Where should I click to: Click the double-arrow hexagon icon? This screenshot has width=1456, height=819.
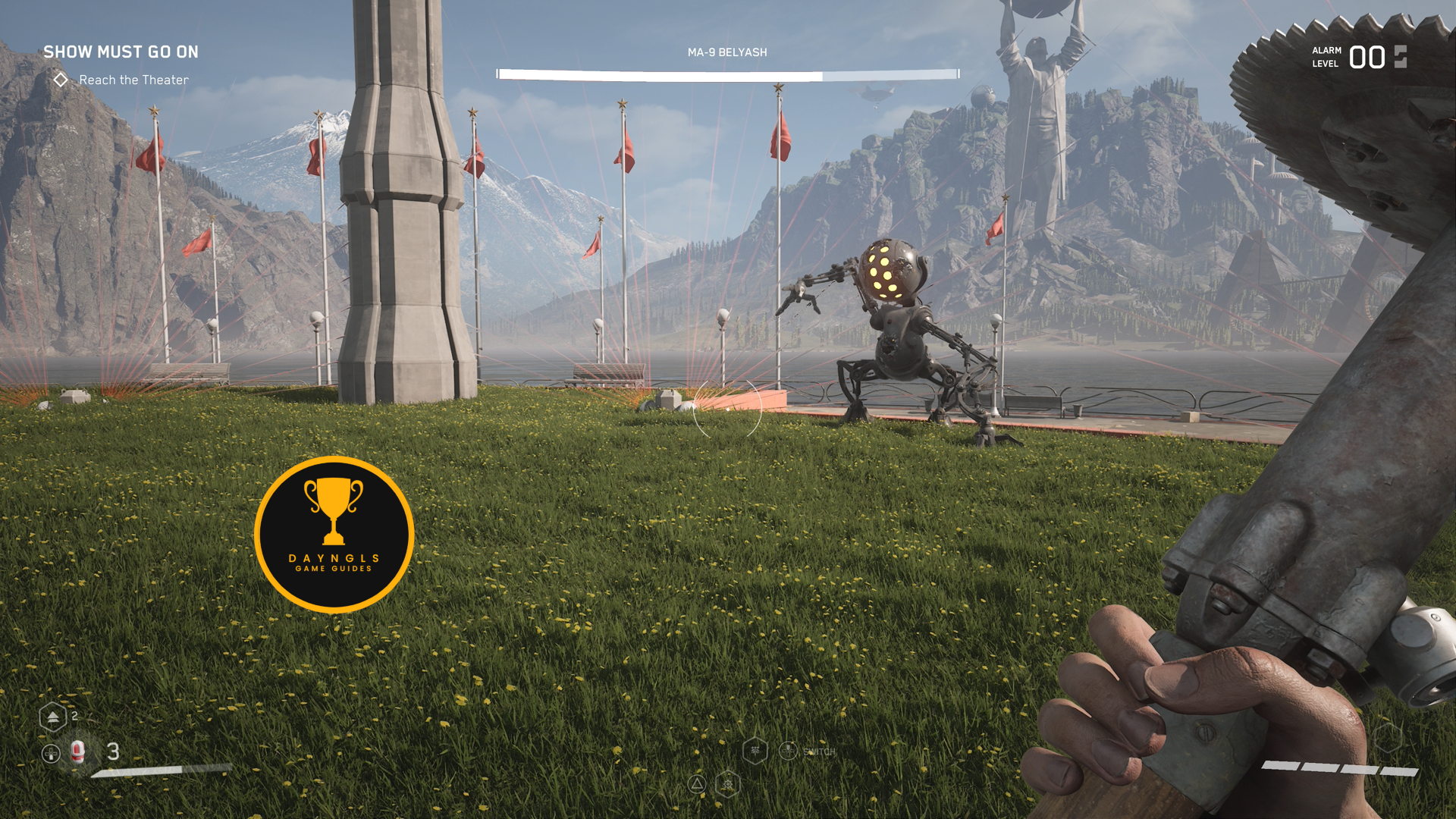pos(52,717)
